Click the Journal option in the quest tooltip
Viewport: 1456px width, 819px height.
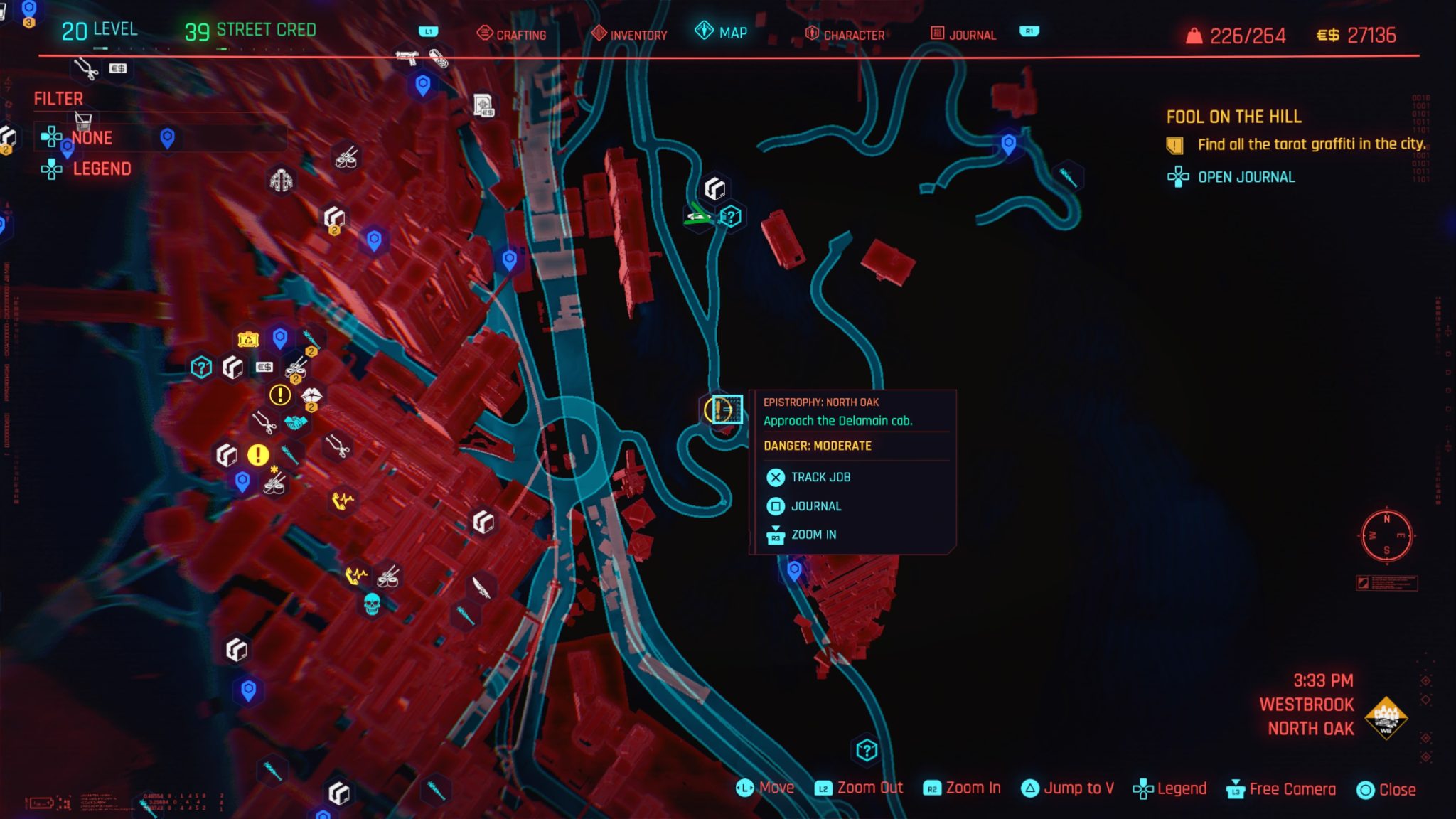pyautogui.click(x=816, y=506)
